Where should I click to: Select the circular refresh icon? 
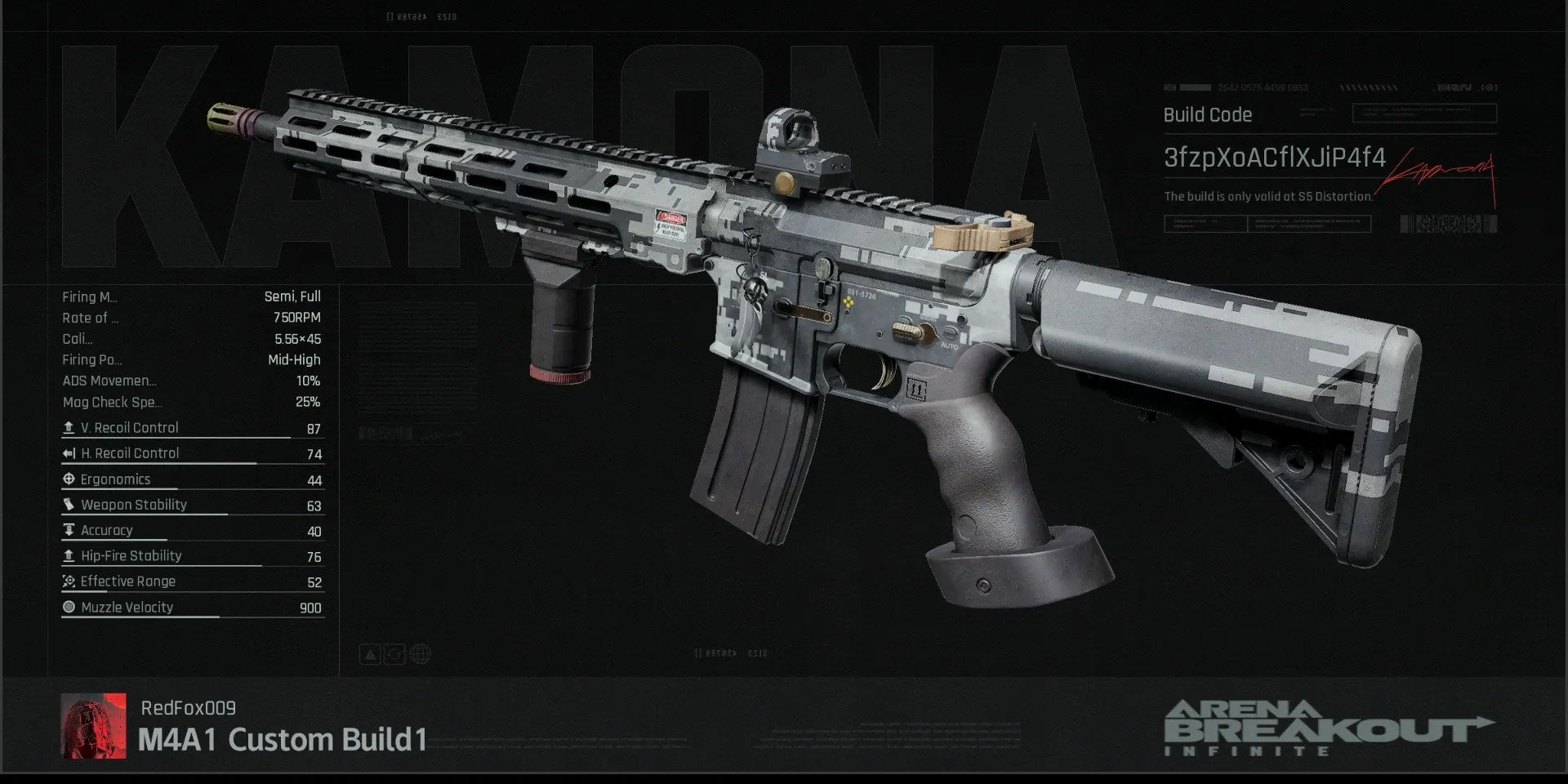pos(394,653)
